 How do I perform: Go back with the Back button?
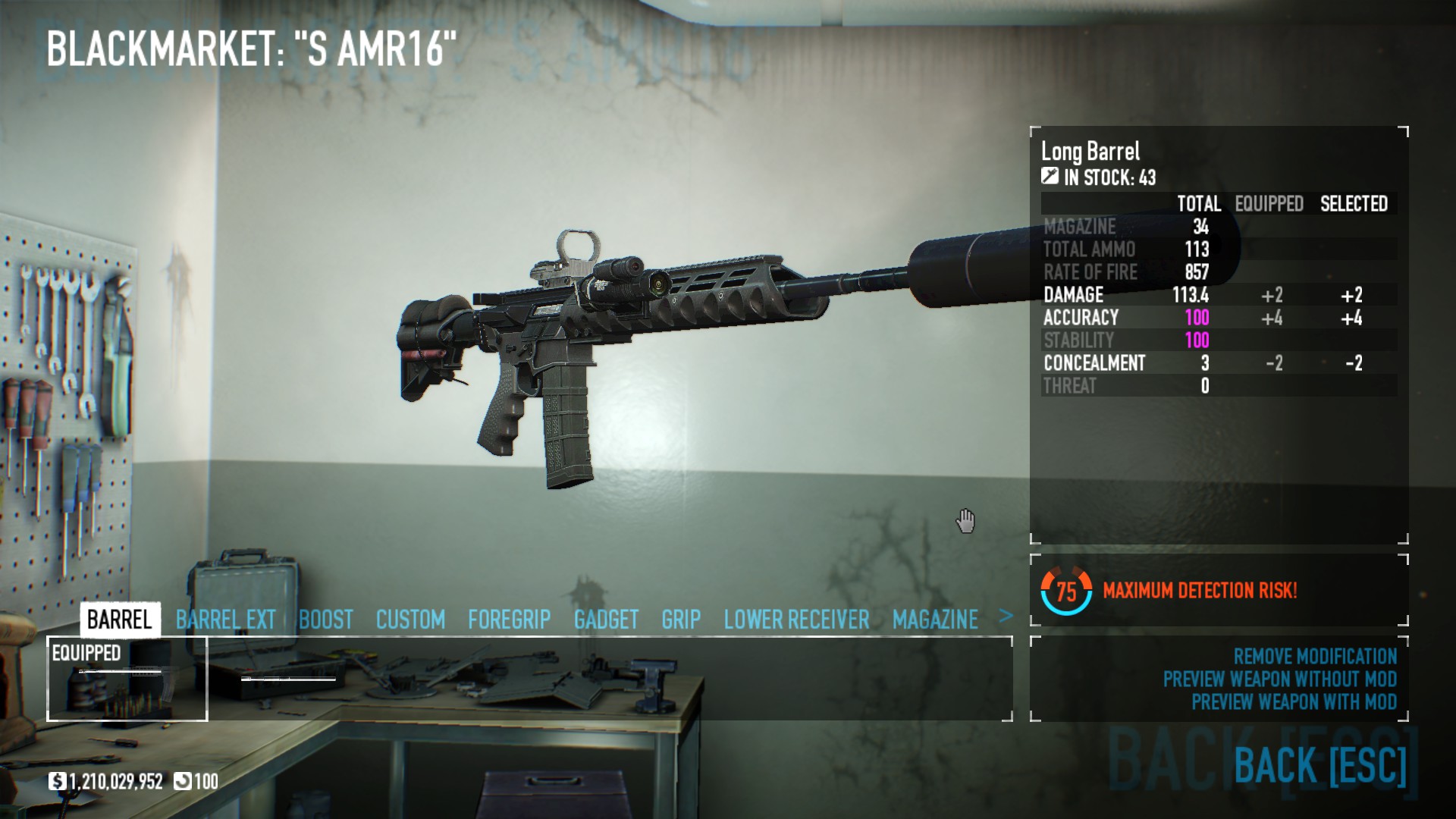click(x=1319, y=764)
